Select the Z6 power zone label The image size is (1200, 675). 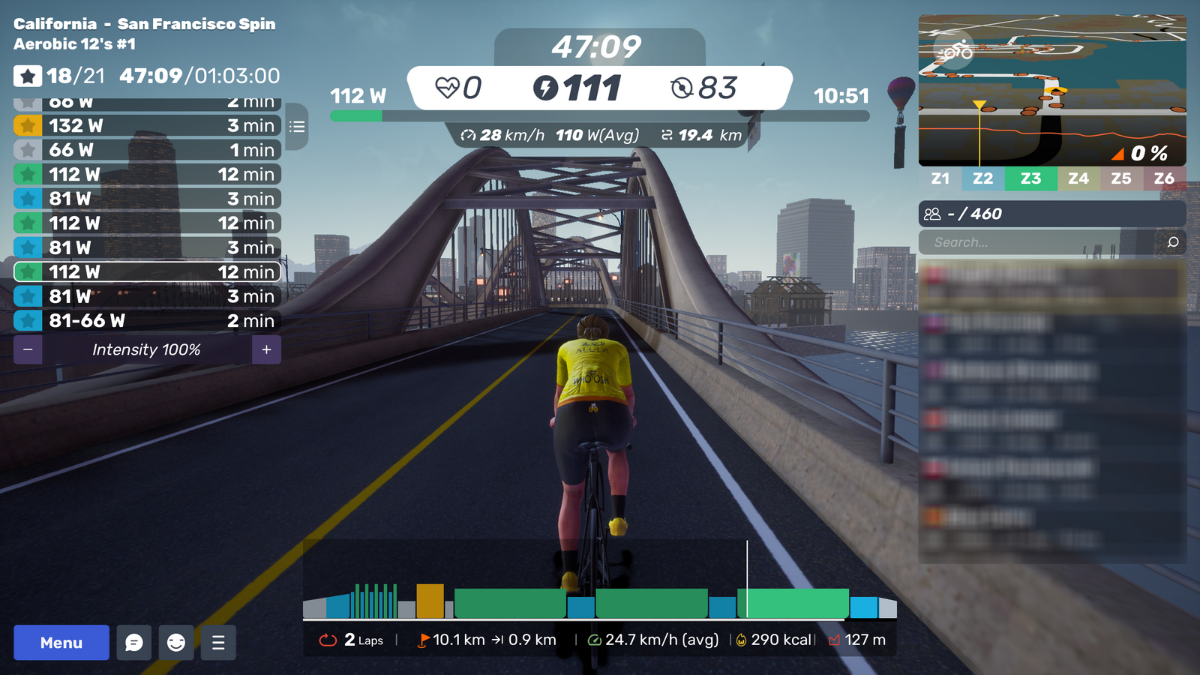[1164, 179]
